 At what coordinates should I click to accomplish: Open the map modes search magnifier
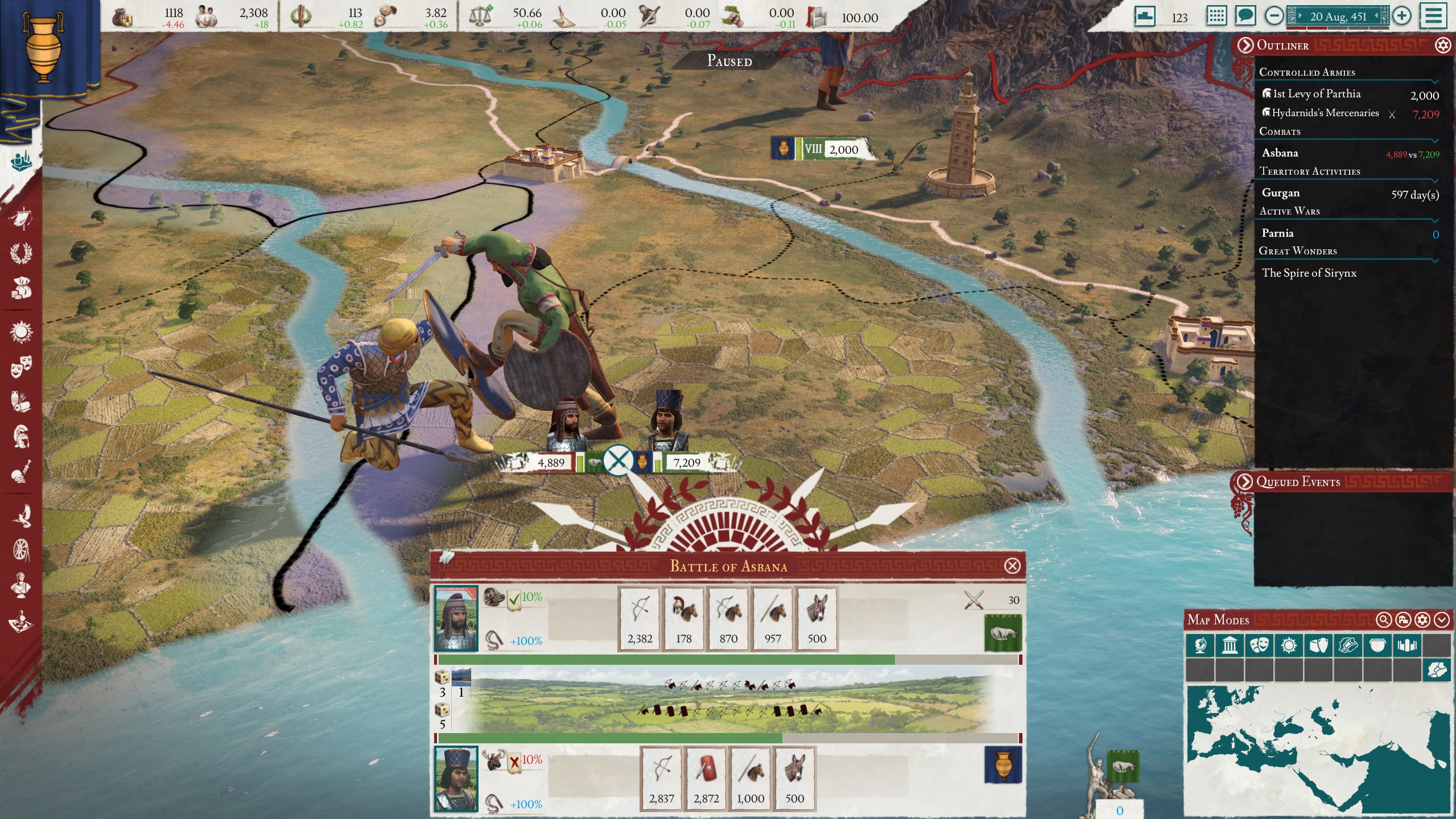click(1384, 620)
